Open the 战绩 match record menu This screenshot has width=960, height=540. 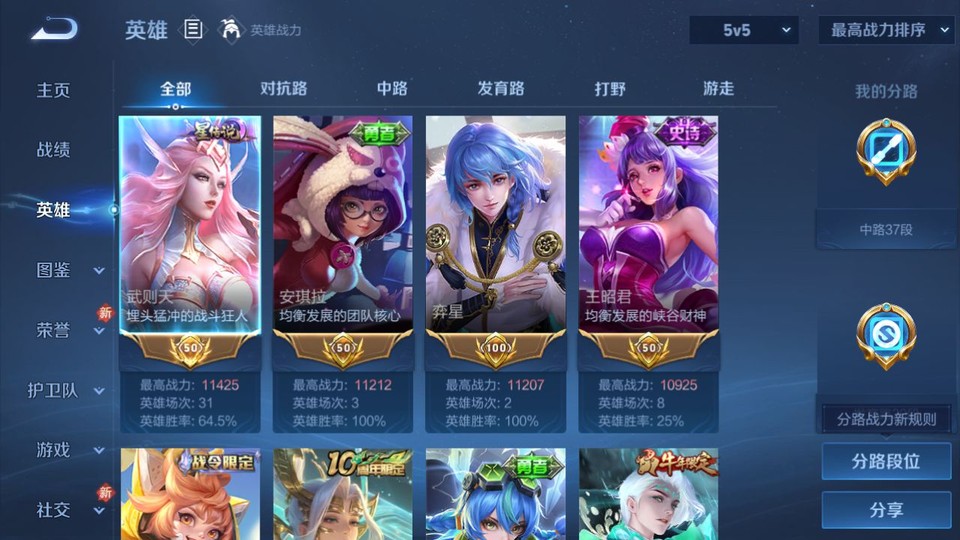tap(54, 150)
